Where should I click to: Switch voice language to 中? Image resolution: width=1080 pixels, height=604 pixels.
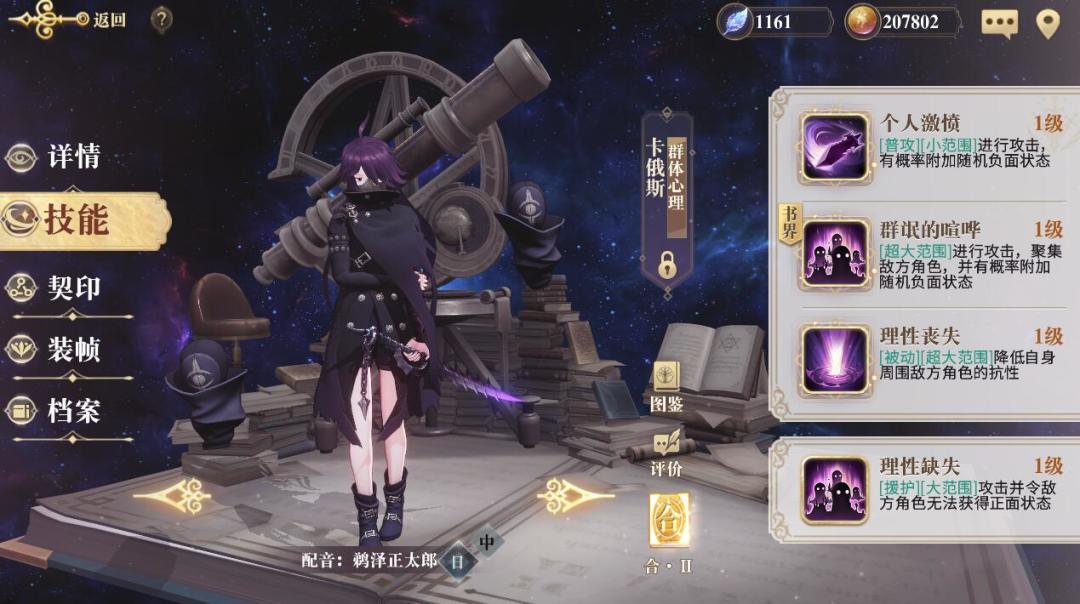pyautogui.click(x=487, y=543)
